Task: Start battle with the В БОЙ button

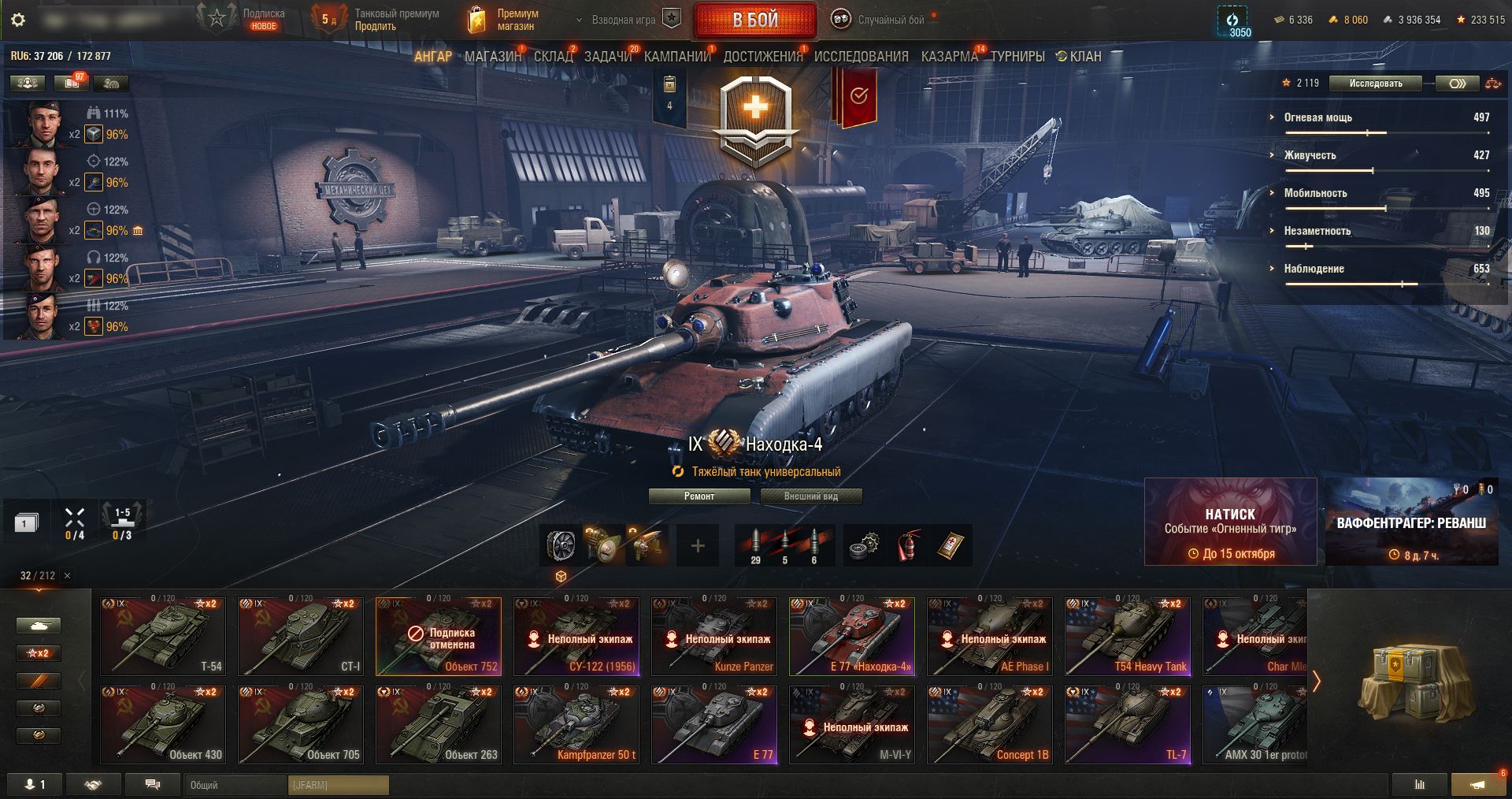Action: coord(754,20)
